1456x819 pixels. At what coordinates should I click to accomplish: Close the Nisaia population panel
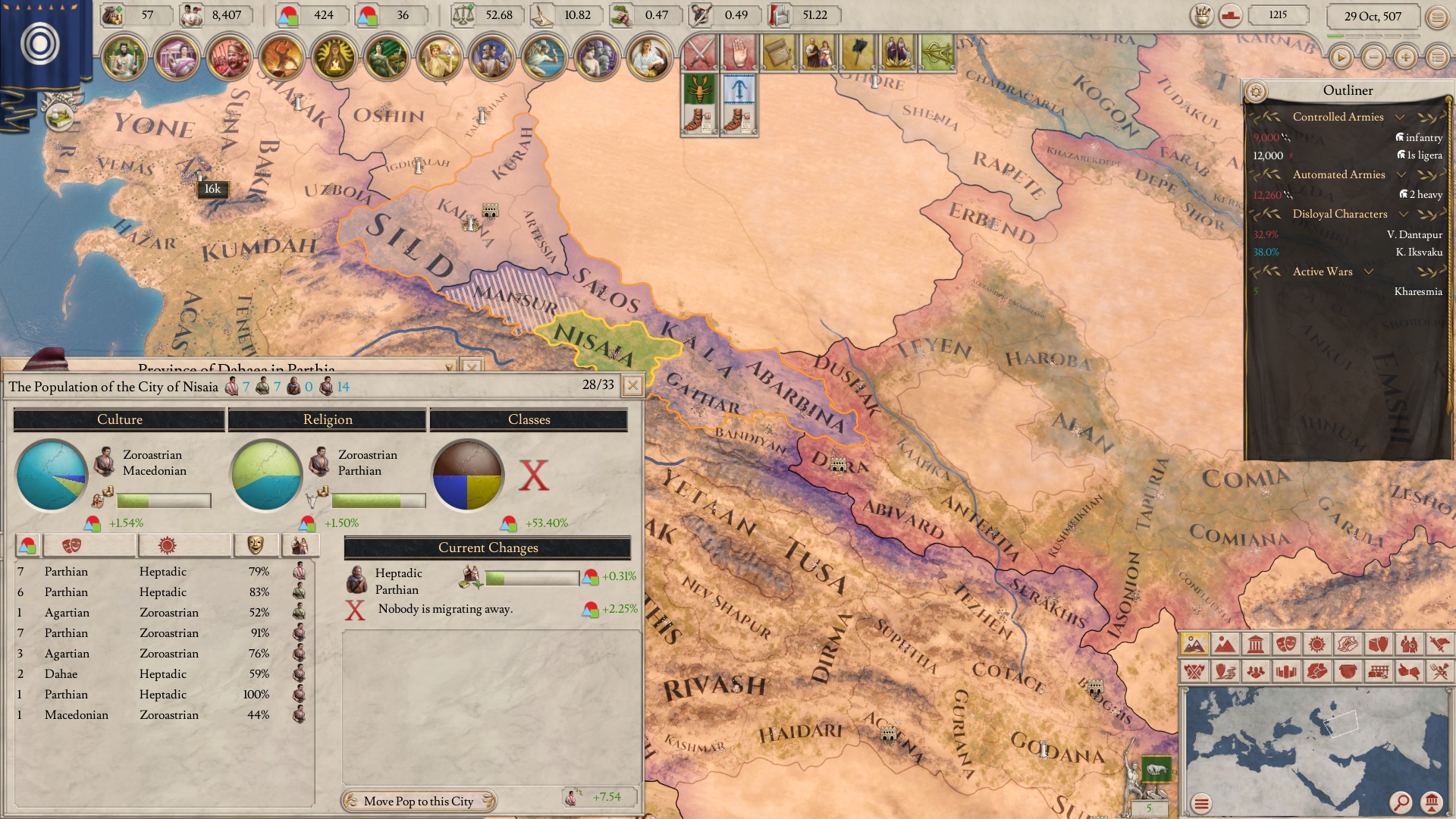point(632,386)
